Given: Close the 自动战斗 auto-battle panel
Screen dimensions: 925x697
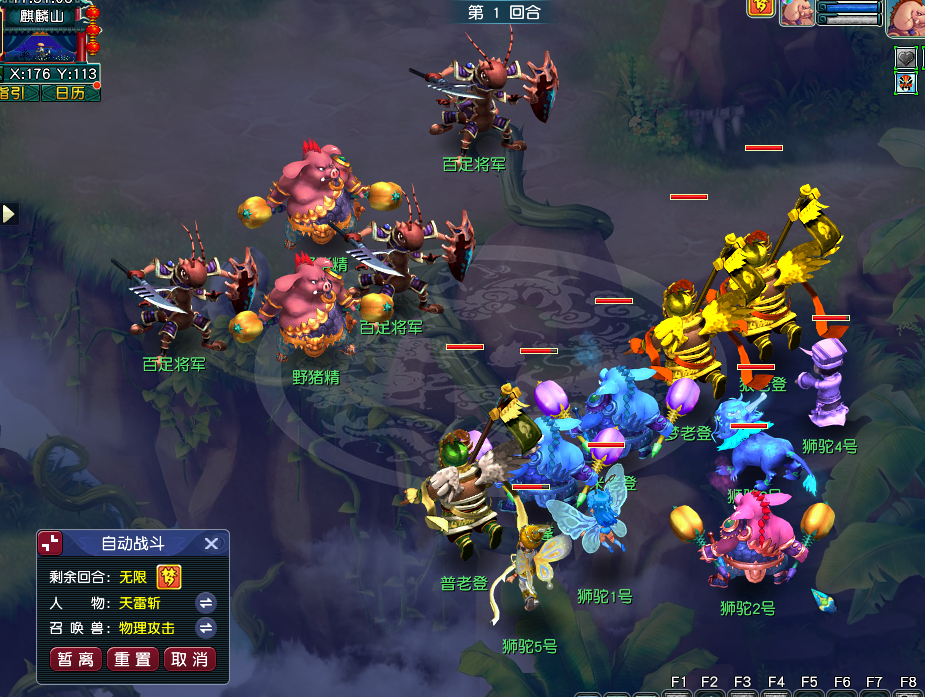Looking at the screenshot, I should [x=211, y=544].
